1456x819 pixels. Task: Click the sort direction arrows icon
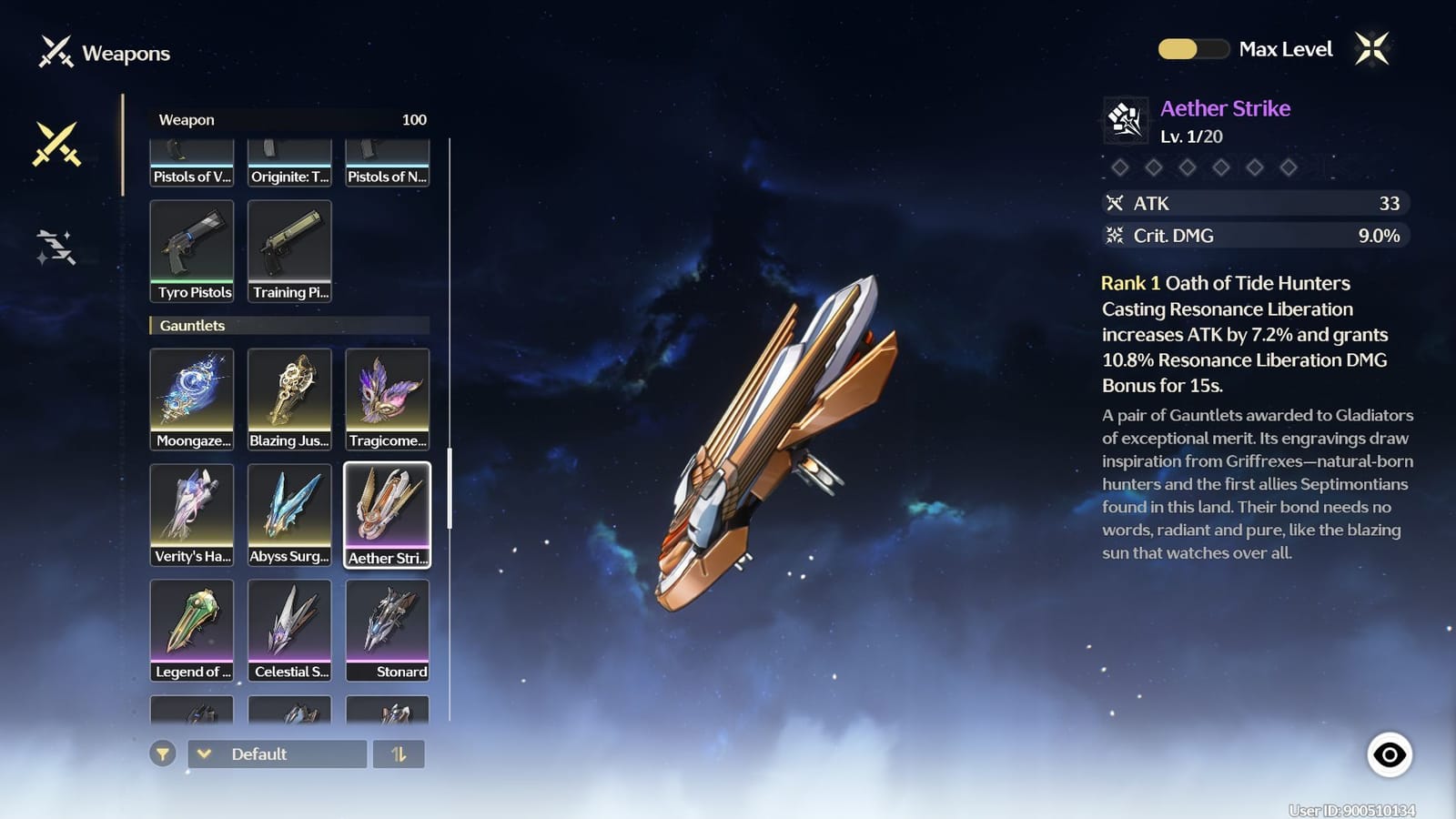tap(400, 753)
